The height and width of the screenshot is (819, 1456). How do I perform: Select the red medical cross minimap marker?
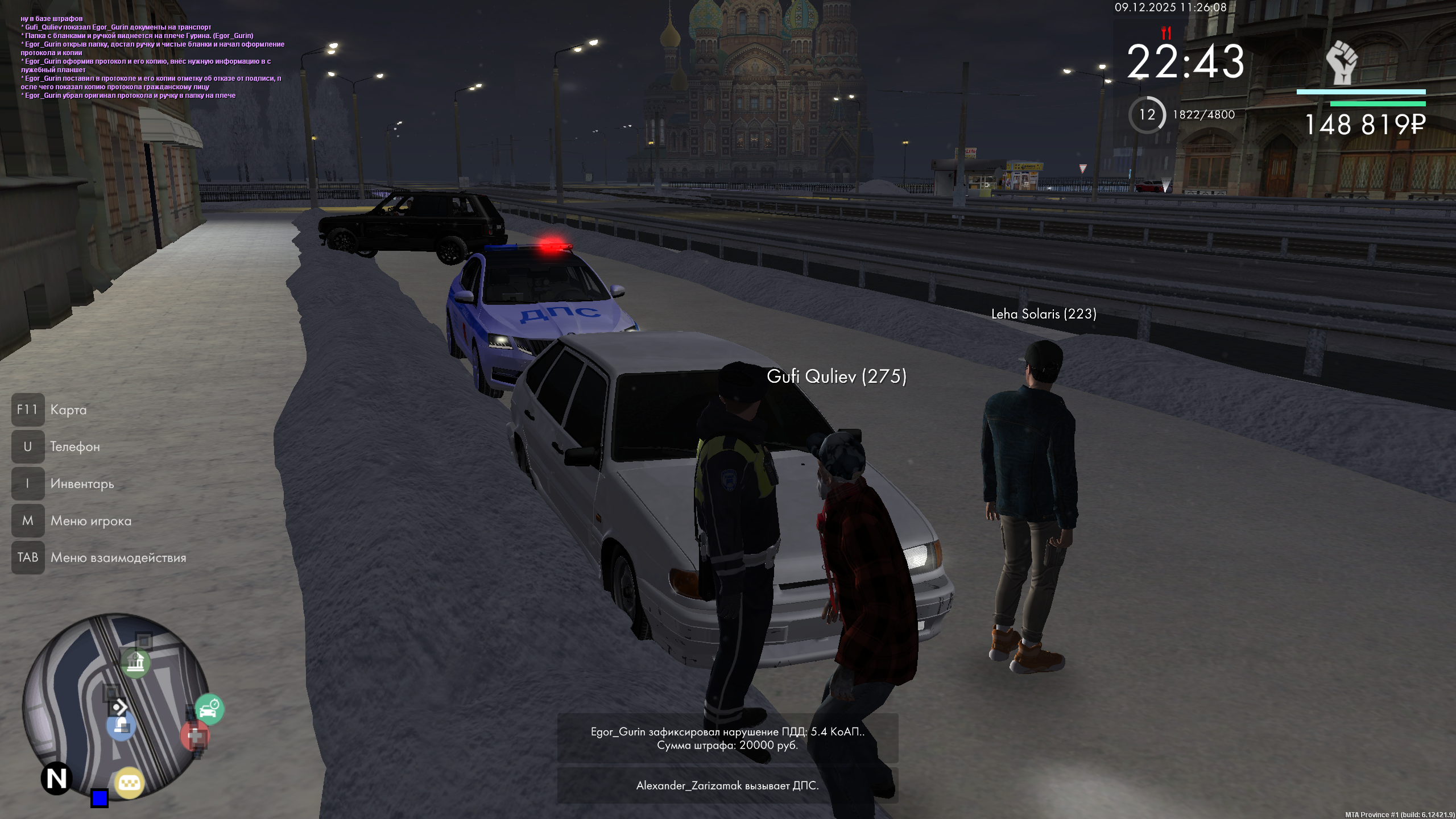[x=195, y=737]
